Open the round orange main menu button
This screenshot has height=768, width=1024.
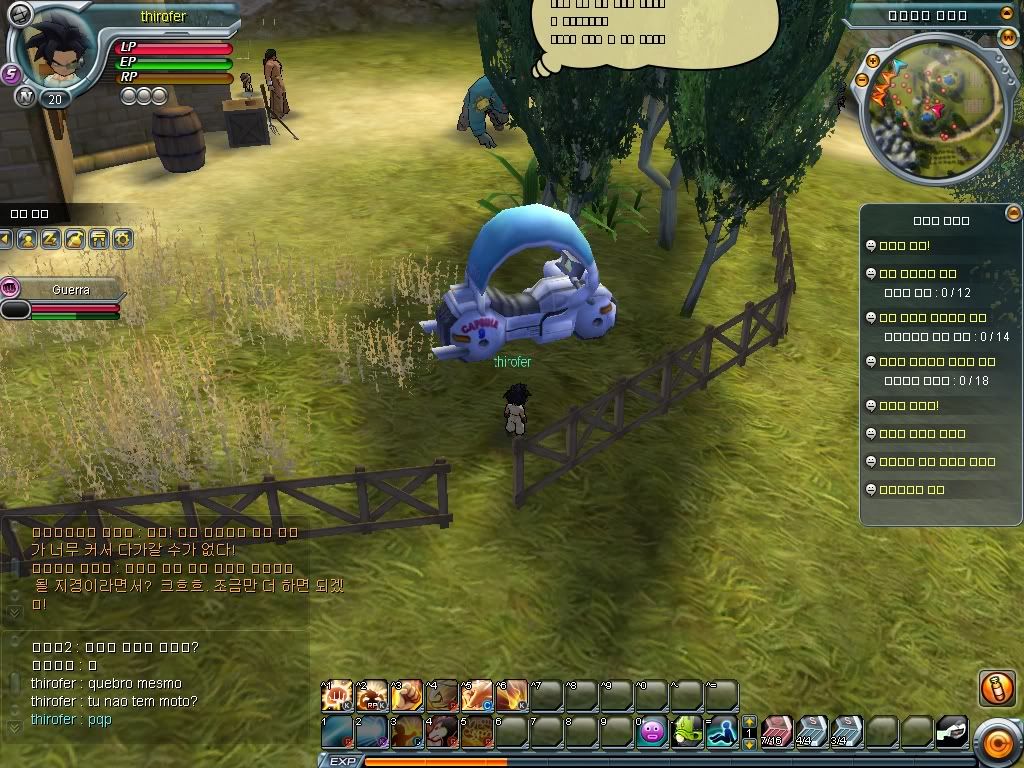point(996,742)
